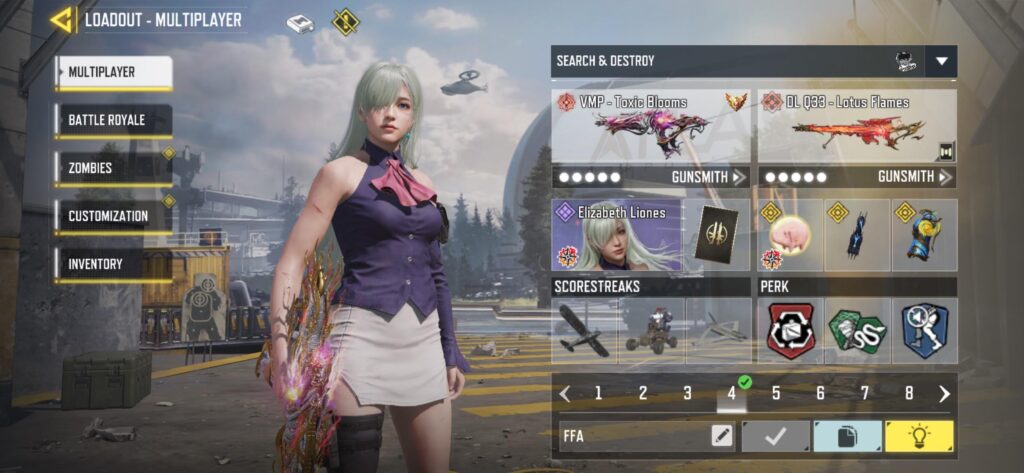1024x473 pixels.
Task: Click the yellow lightbulb recommendation button
Action: [x=919, y=436]
